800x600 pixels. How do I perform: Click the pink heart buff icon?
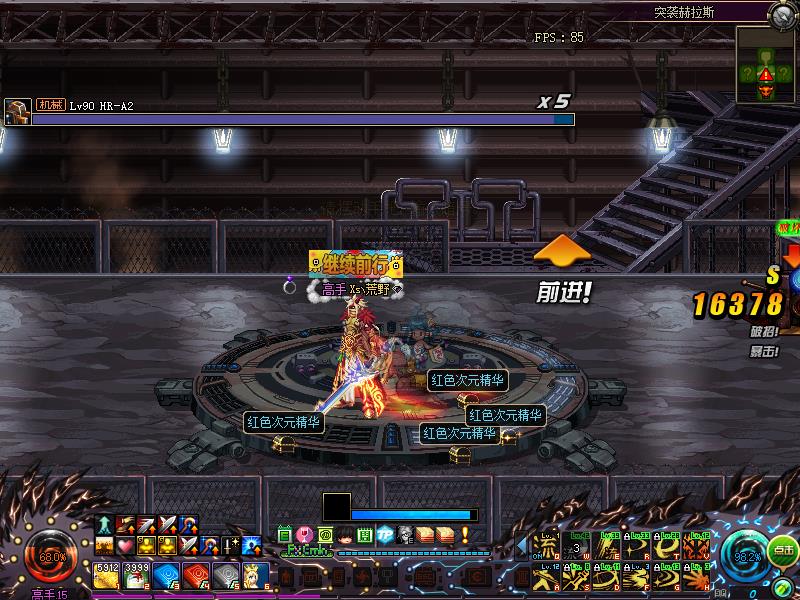tap(124, 546)
